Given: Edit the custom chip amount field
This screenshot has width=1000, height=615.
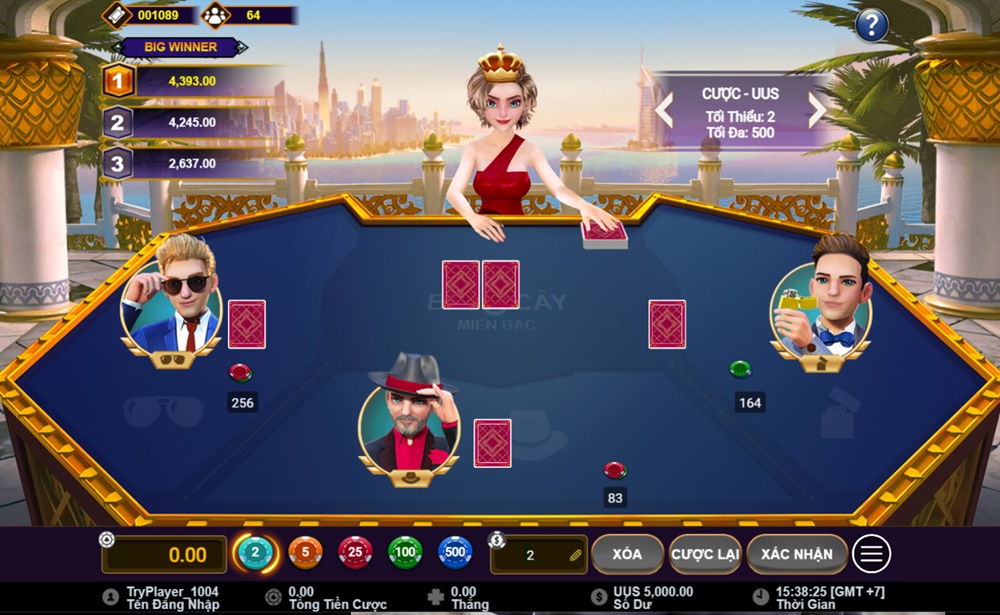Looking at the screenshot, I should click(539, 555).
